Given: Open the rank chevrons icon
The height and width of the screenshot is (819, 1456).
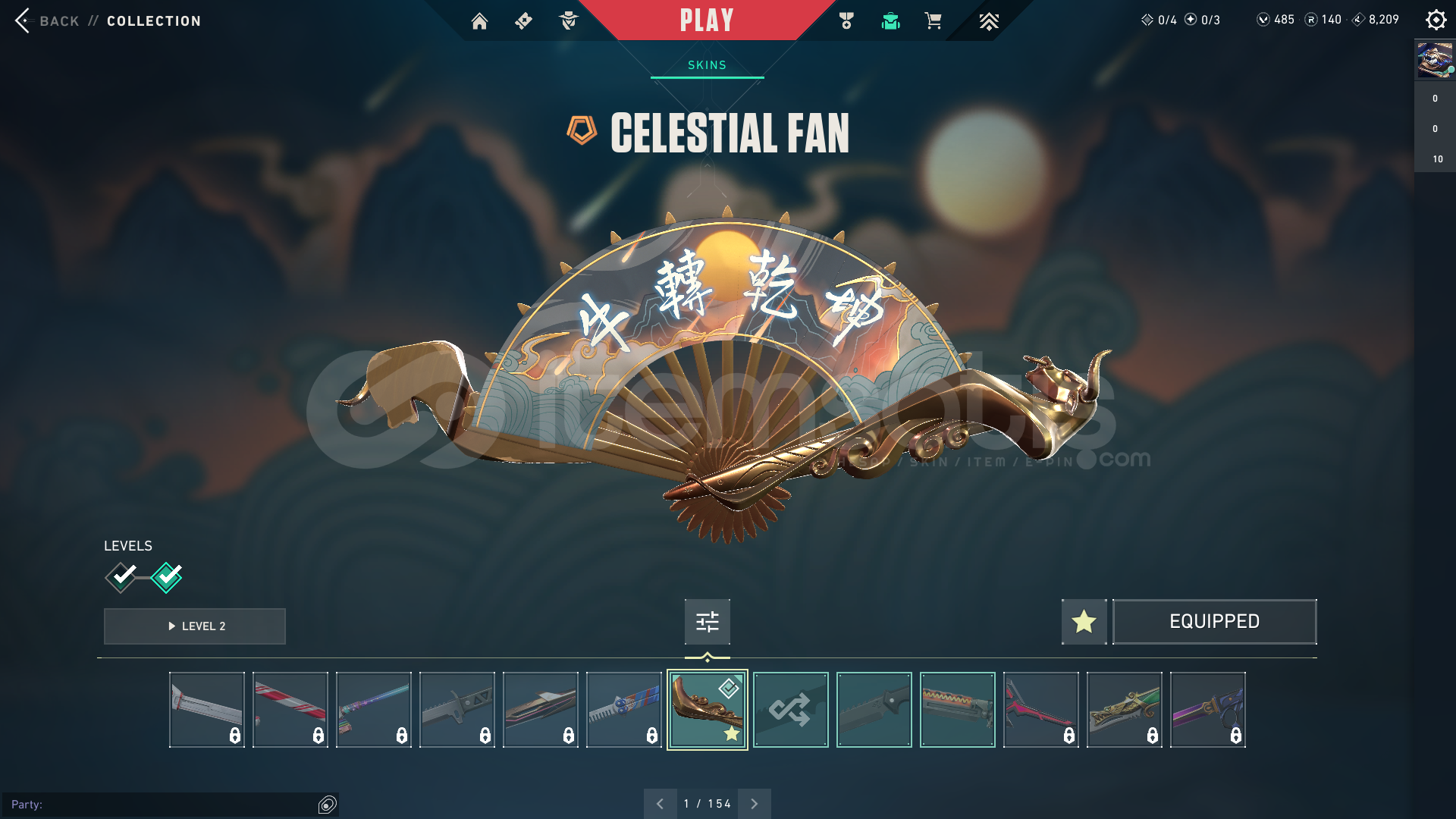Looking at the screenshot, I should 988,21.
